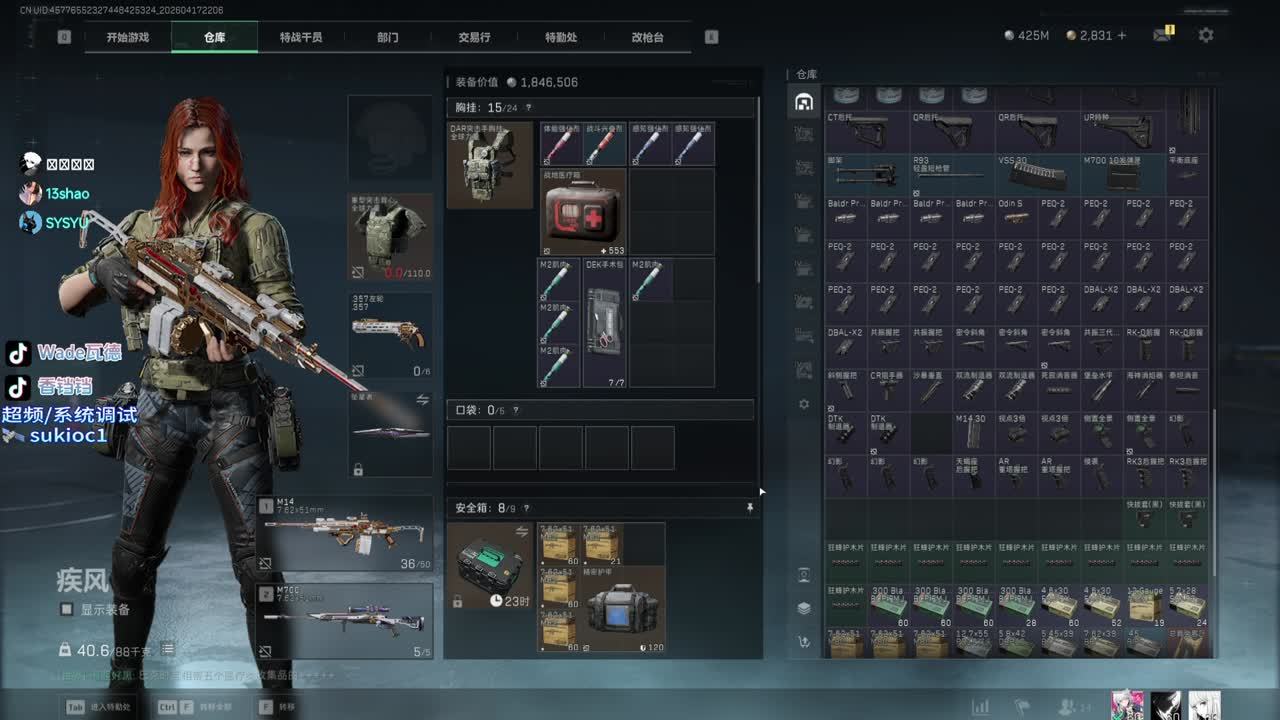Screen dimensions: 1280x720
Task: Open the mail envelope icon
Action: tap(1162, 35)
